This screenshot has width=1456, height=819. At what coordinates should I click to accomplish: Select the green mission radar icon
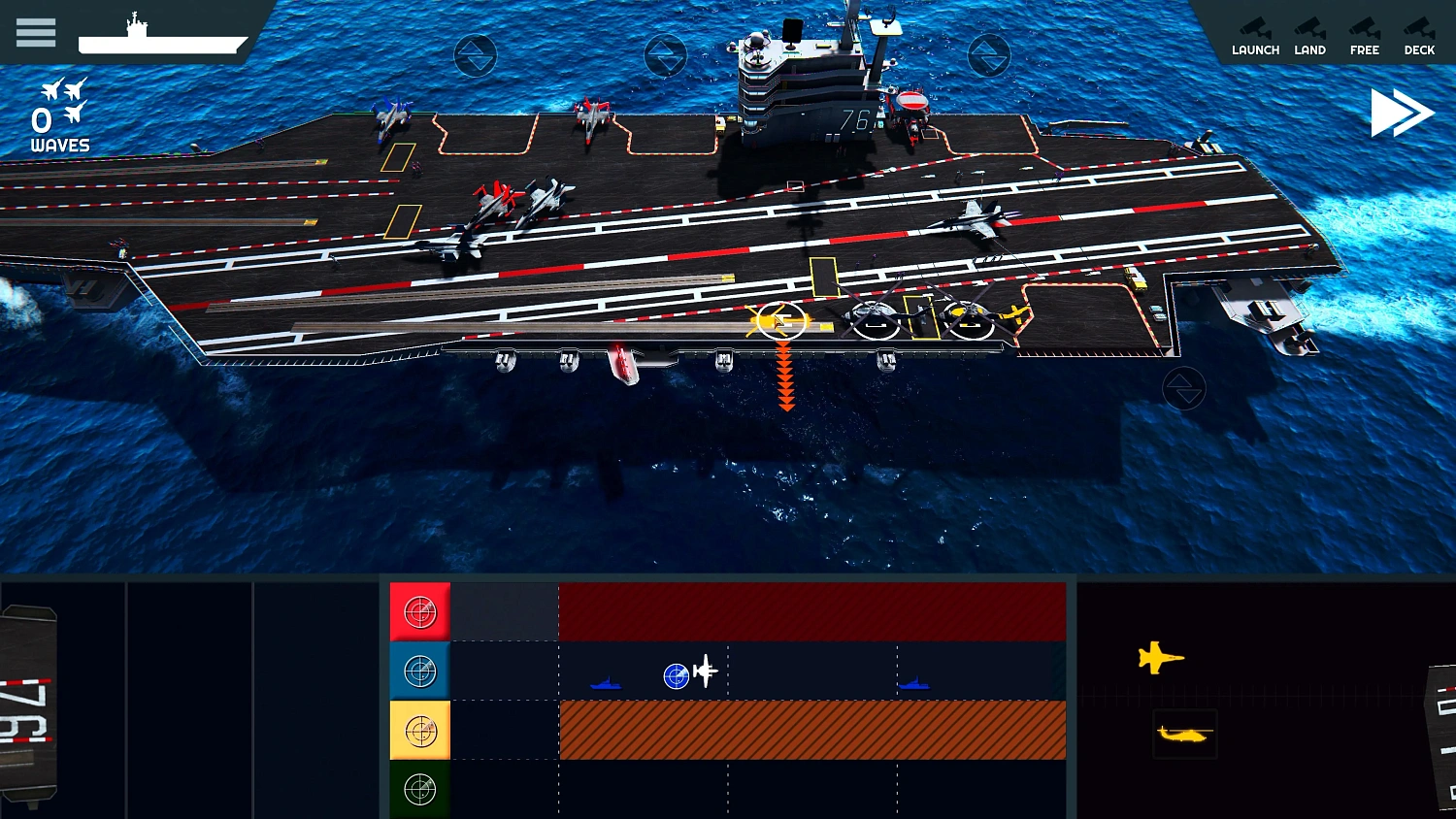(419, 789)
